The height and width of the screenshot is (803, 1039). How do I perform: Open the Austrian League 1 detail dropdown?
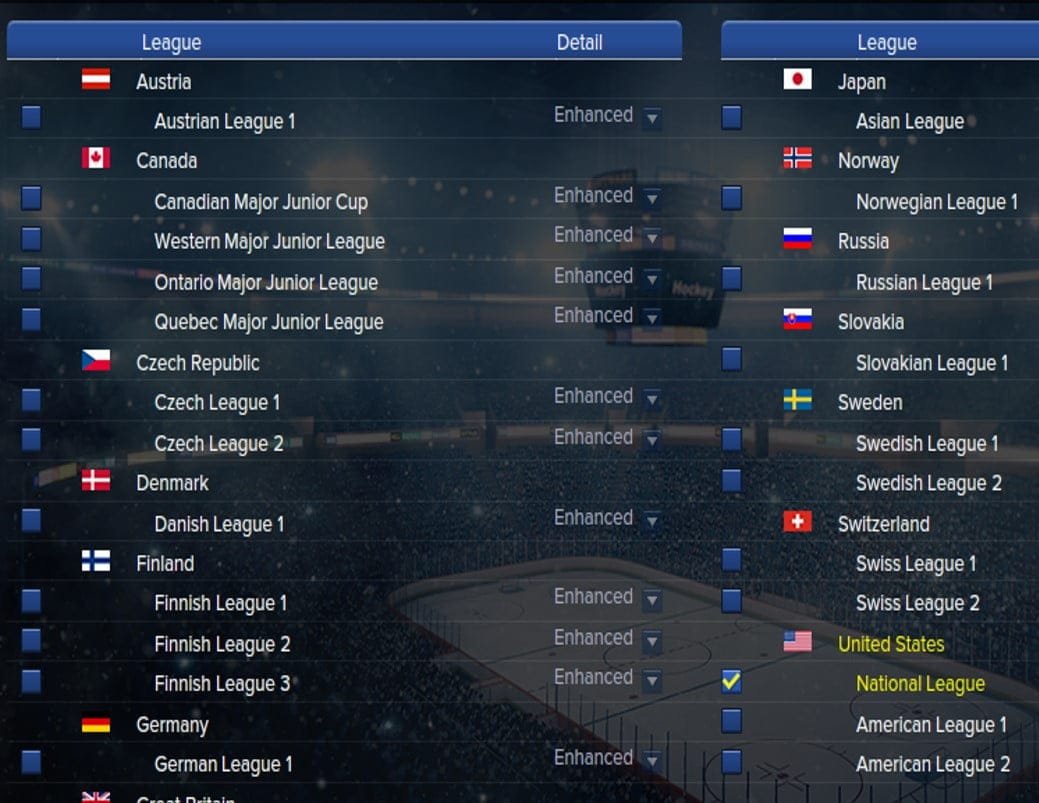[x=652, y=118]
